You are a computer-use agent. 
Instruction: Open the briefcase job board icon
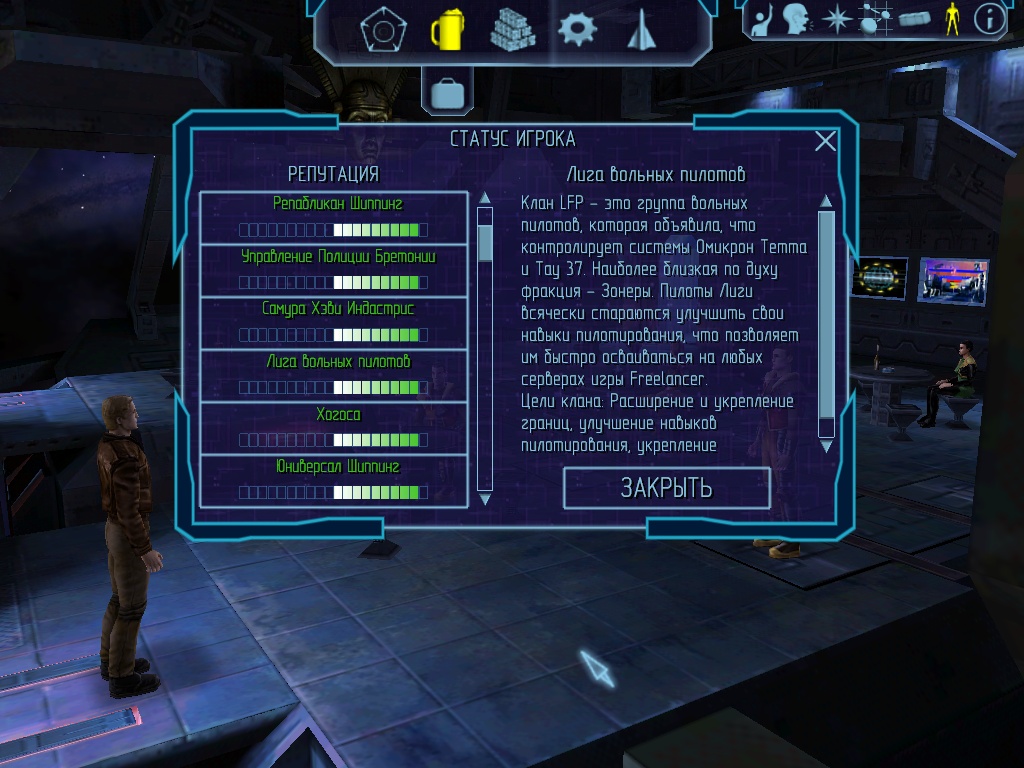click(x=447, y=94)
